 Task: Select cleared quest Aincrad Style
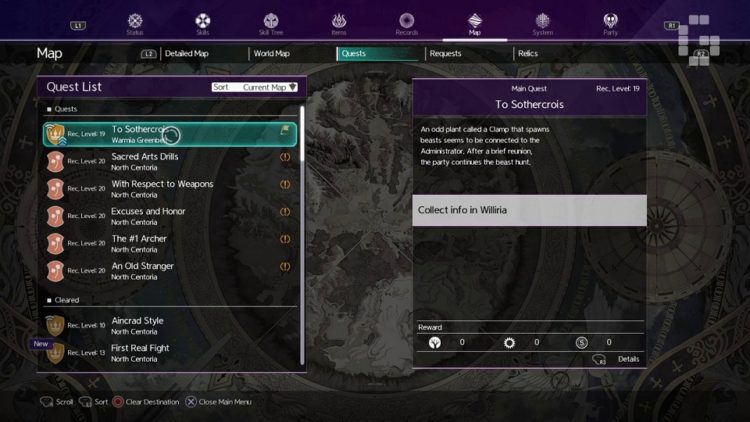tap(170, 325)
